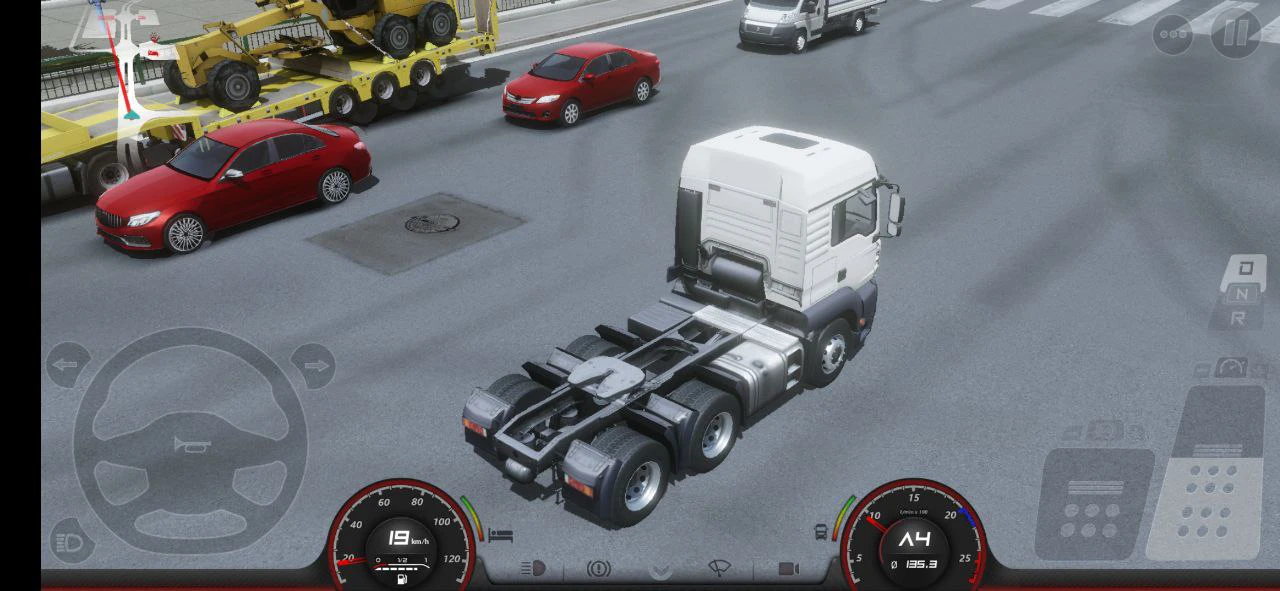Collapse the dashboard with the down chevron
This screenshot has width=1280, height=591.
coord(660,570)
